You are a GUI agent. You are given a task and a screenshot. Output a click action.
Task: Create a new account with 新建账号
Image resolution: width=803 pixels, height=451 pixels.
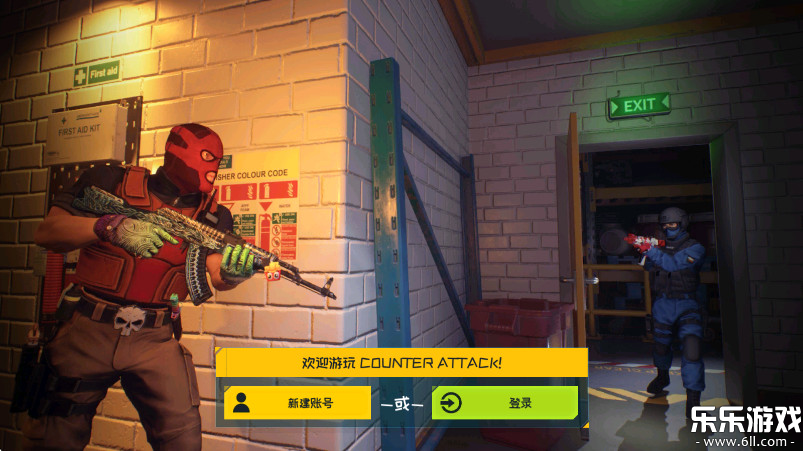click(x=297, y=403)
